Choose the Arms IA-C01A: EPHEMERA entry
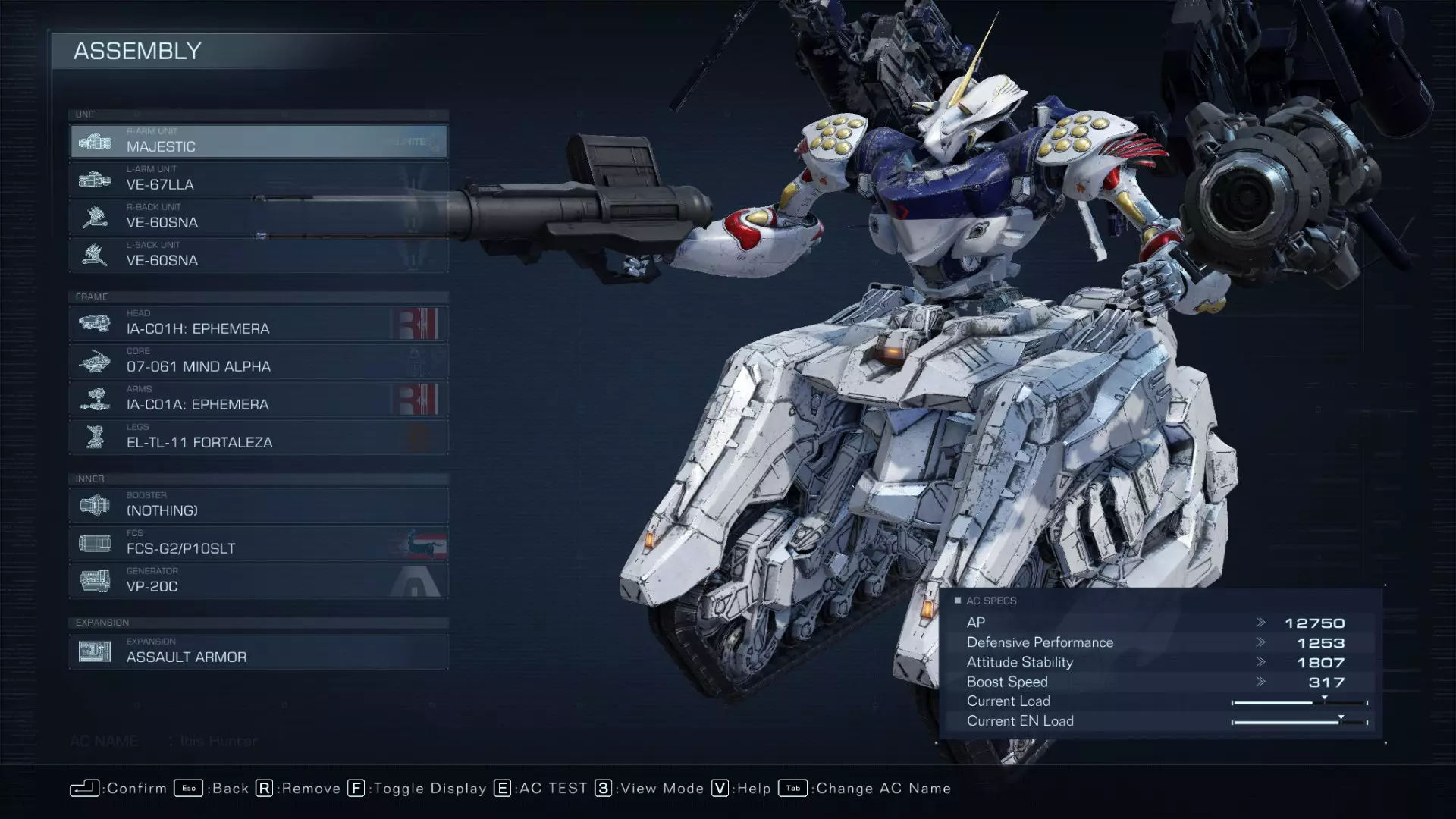This screenshot has height=819, width=1456. point(259,400)
